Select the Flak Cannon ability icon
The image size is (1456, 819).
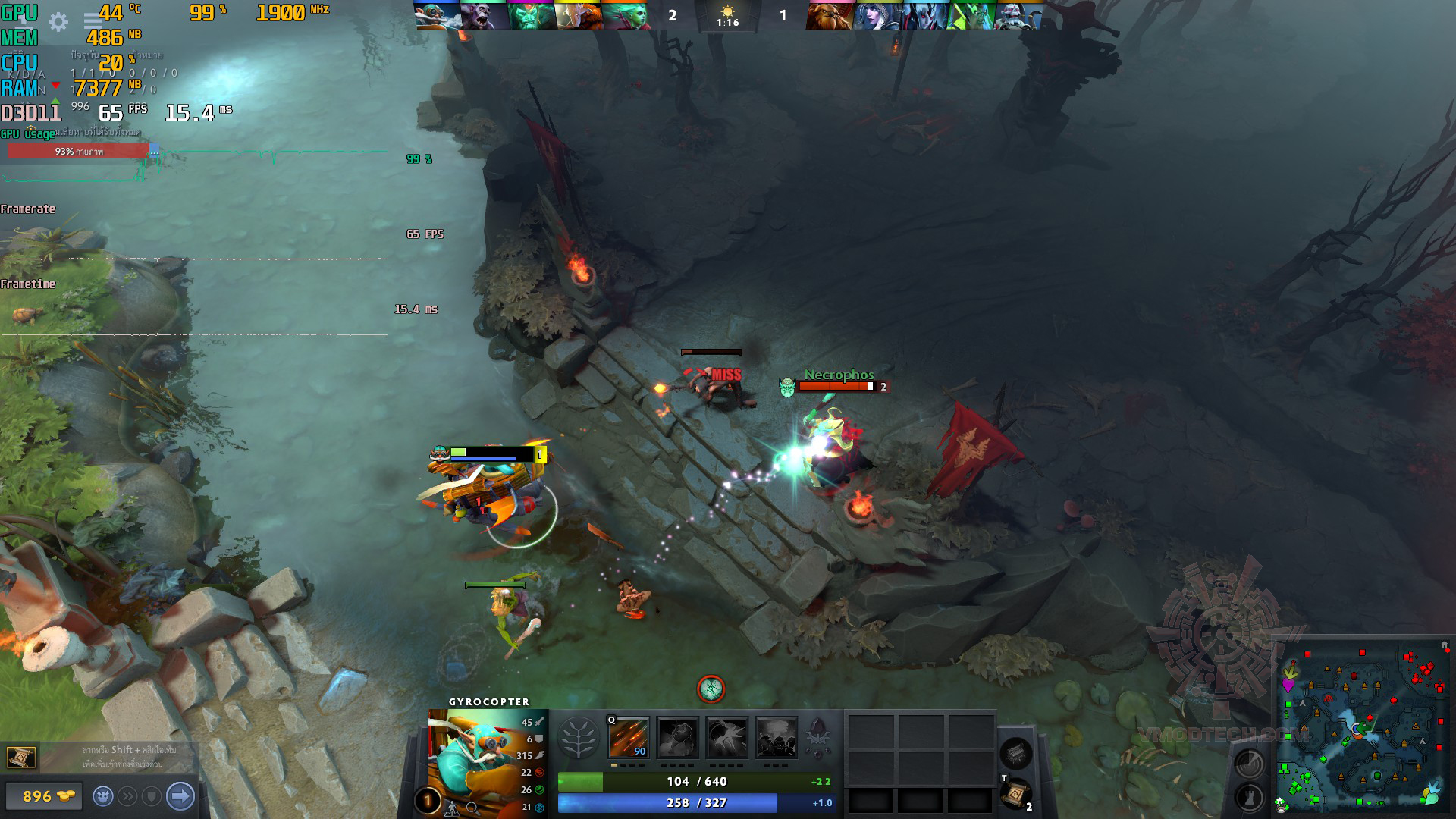[727, 737]
